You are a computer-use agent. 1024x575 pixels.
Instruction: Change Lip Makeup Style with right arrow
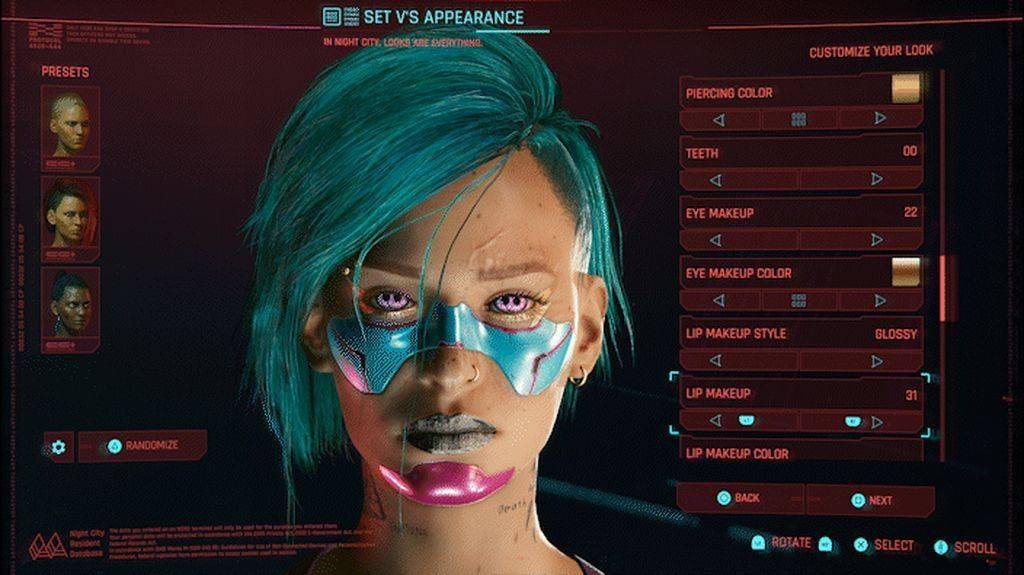click(877, 360)
